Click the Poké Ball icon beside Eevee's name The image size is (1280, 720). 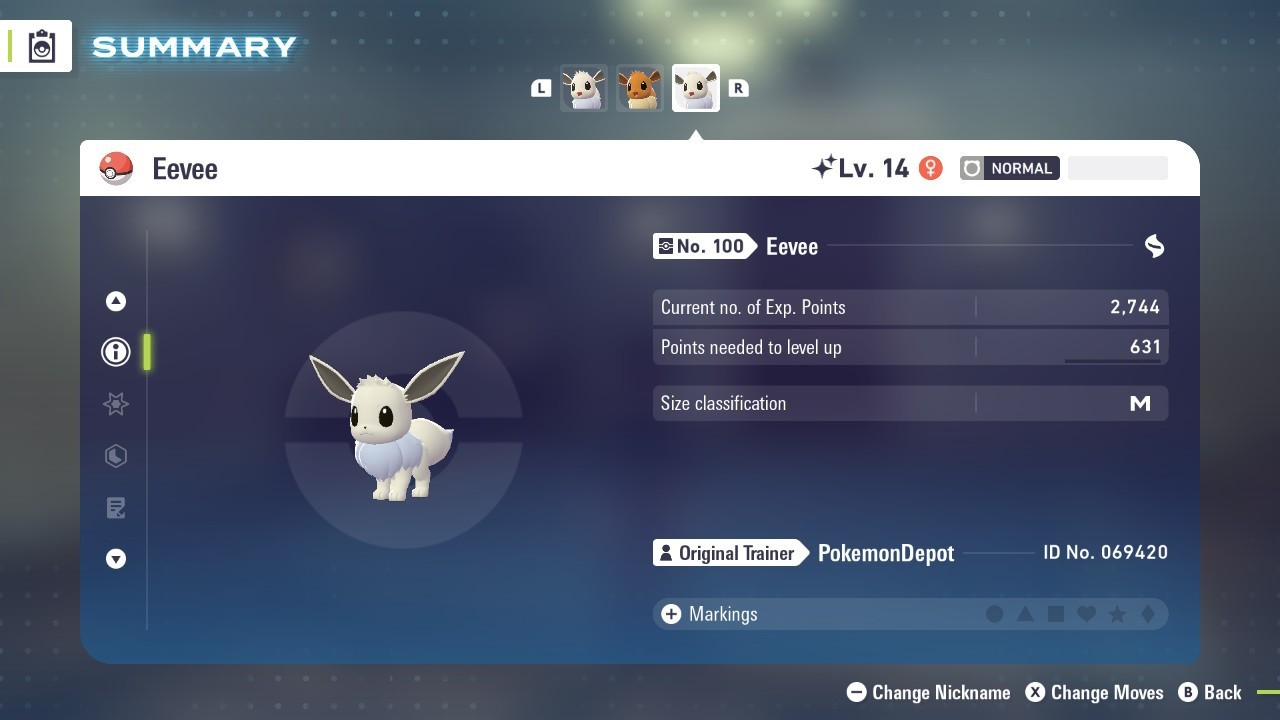pos(117,168)
